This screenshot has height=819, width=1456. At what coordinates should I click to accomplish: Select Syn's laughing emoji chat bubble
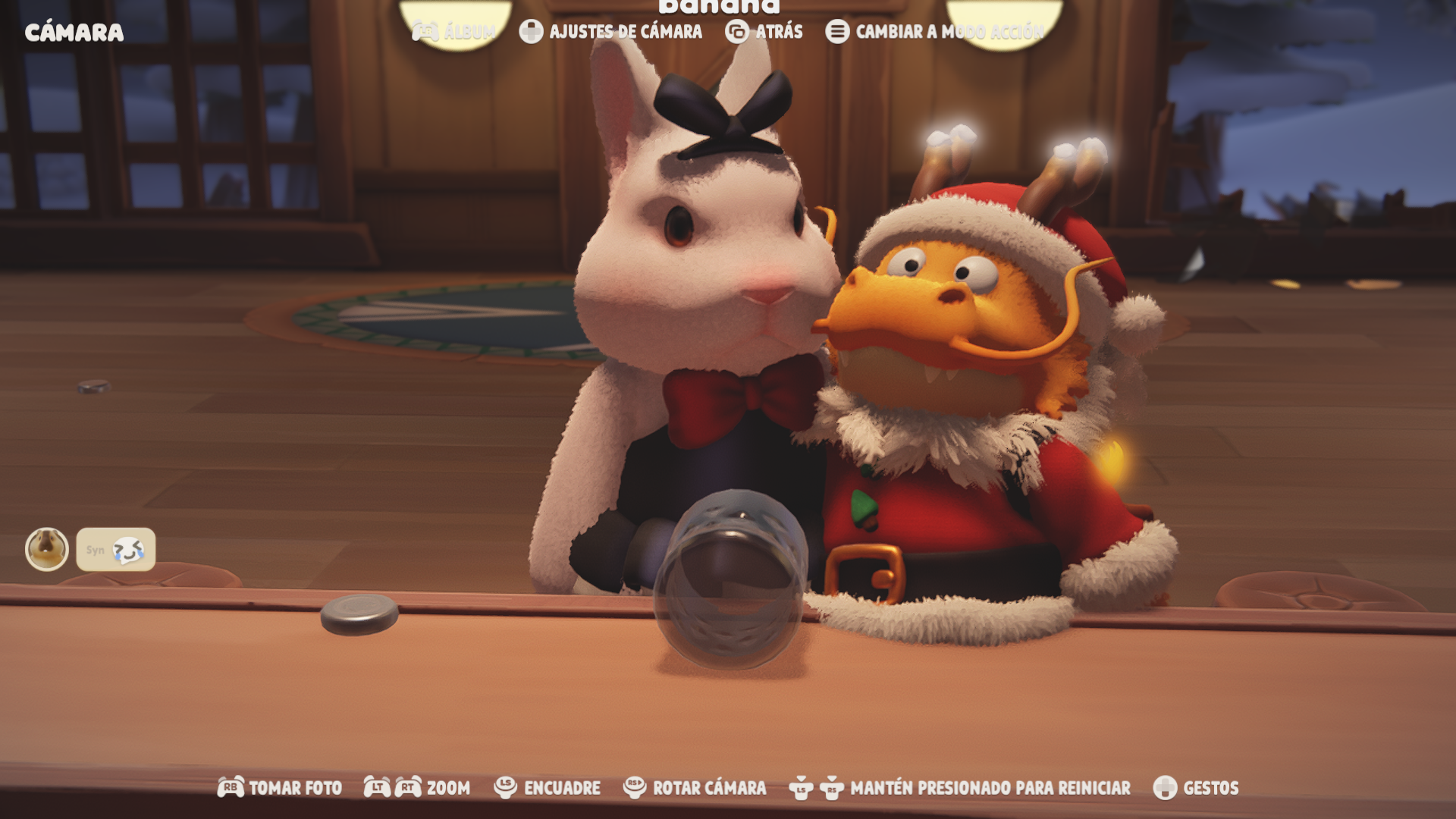click(x=116, y=550)
